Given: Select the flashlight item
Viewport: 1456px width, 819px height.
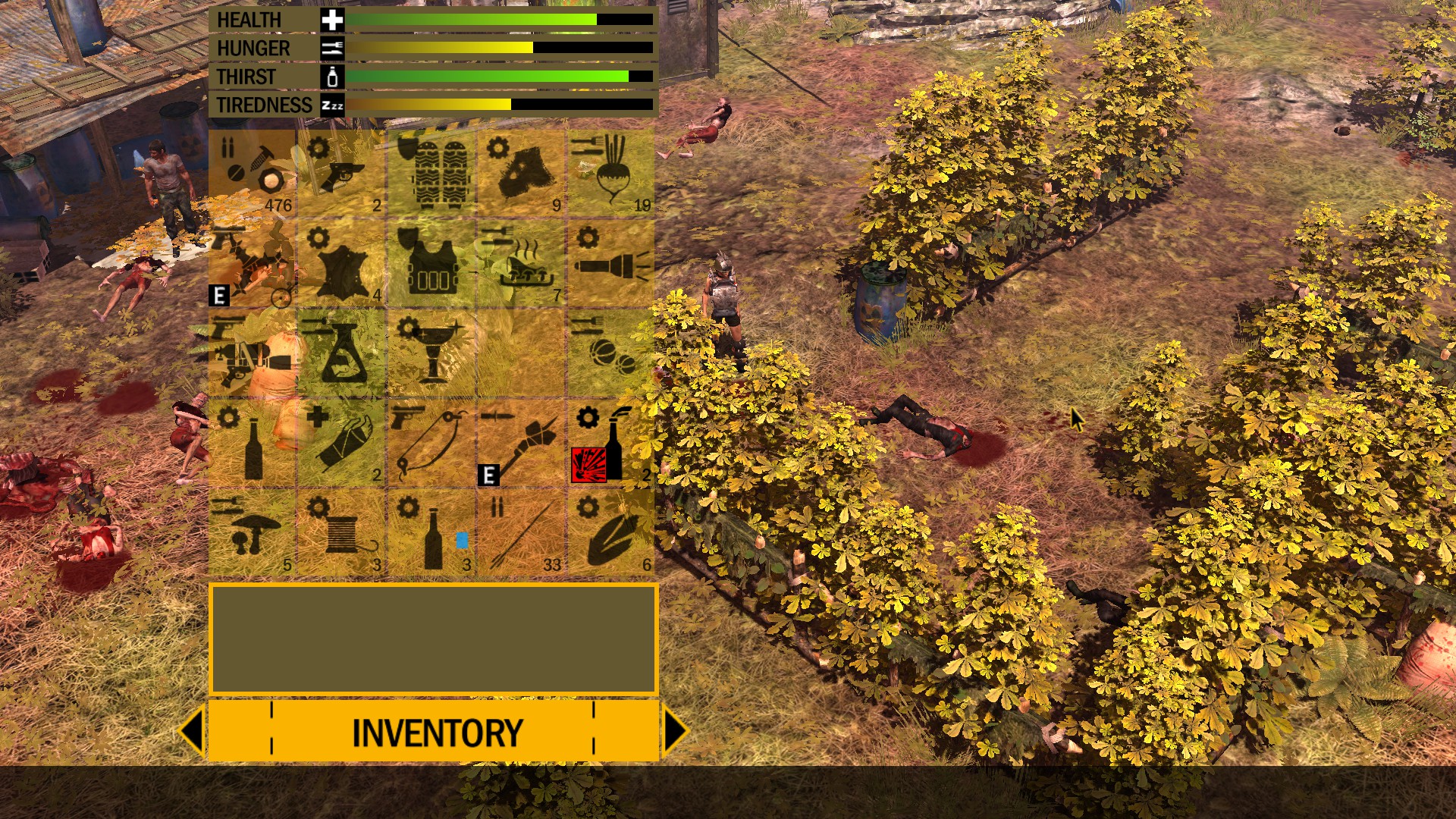Looking at the screenshot, I should [611, 264].
